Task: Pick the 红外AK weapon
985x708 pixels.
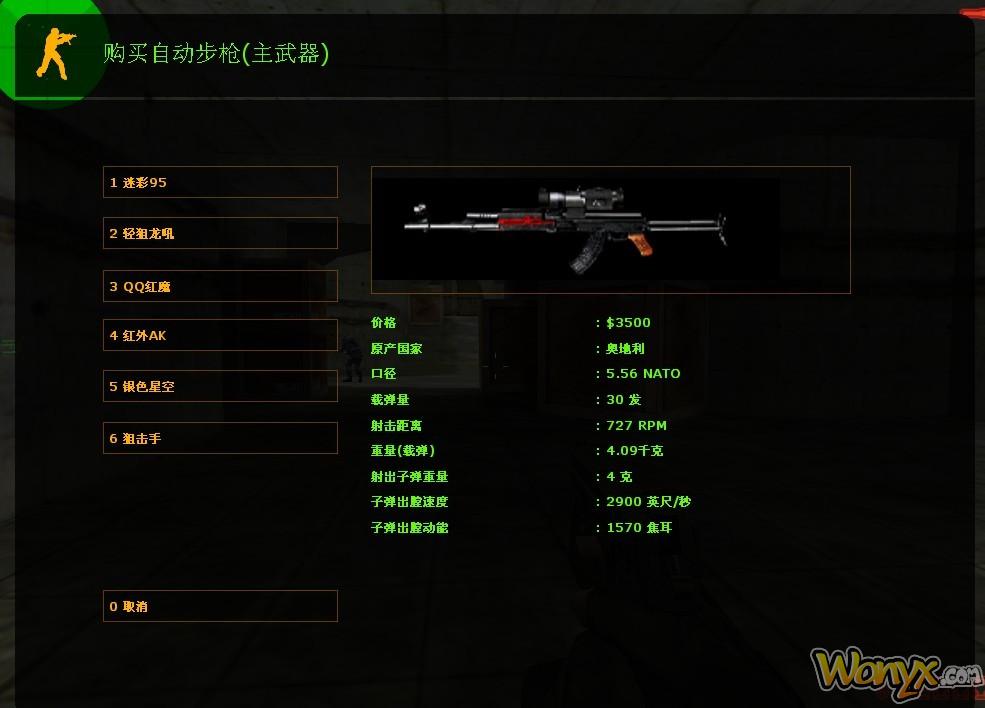Action: coord(220,335)
